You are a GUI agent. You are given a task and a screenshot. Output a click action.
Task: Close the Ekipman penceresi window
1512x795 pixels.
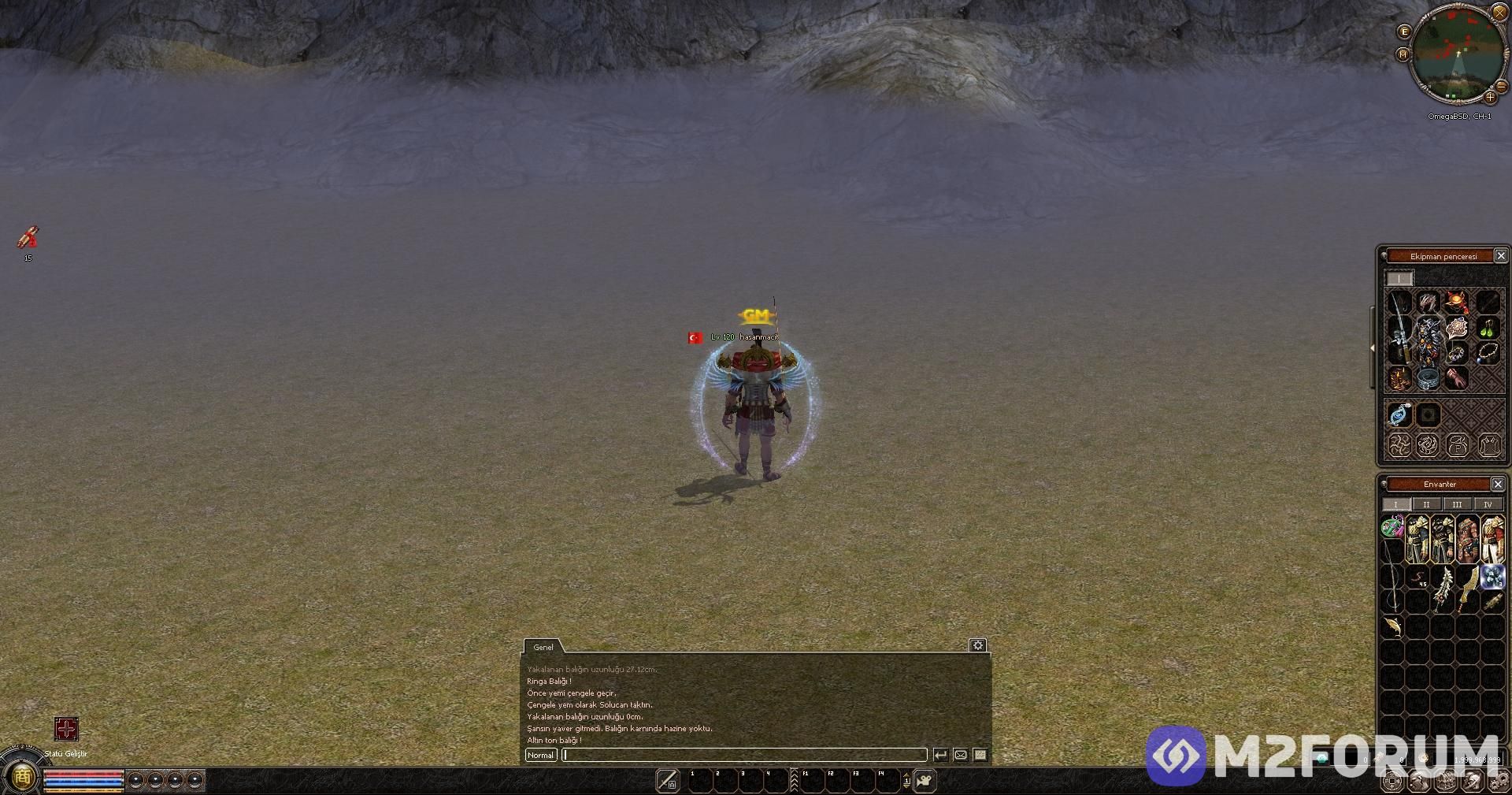pos(1501,255)
